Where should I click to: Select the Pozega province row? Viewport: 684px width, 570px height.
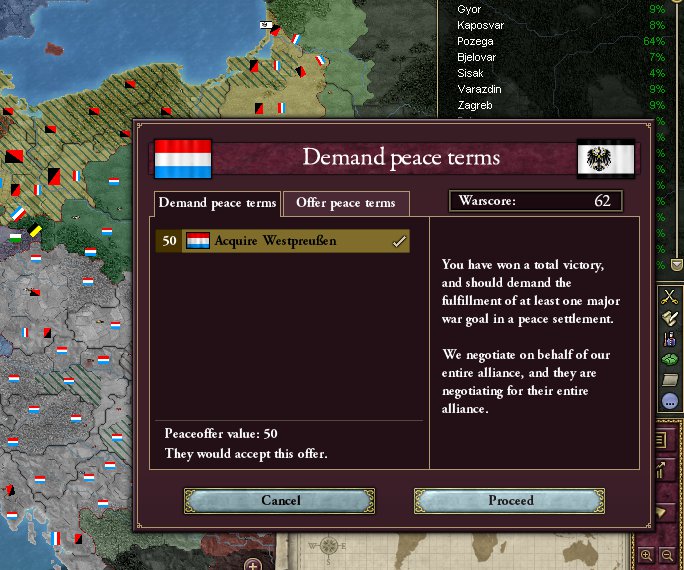click(477, 41)
